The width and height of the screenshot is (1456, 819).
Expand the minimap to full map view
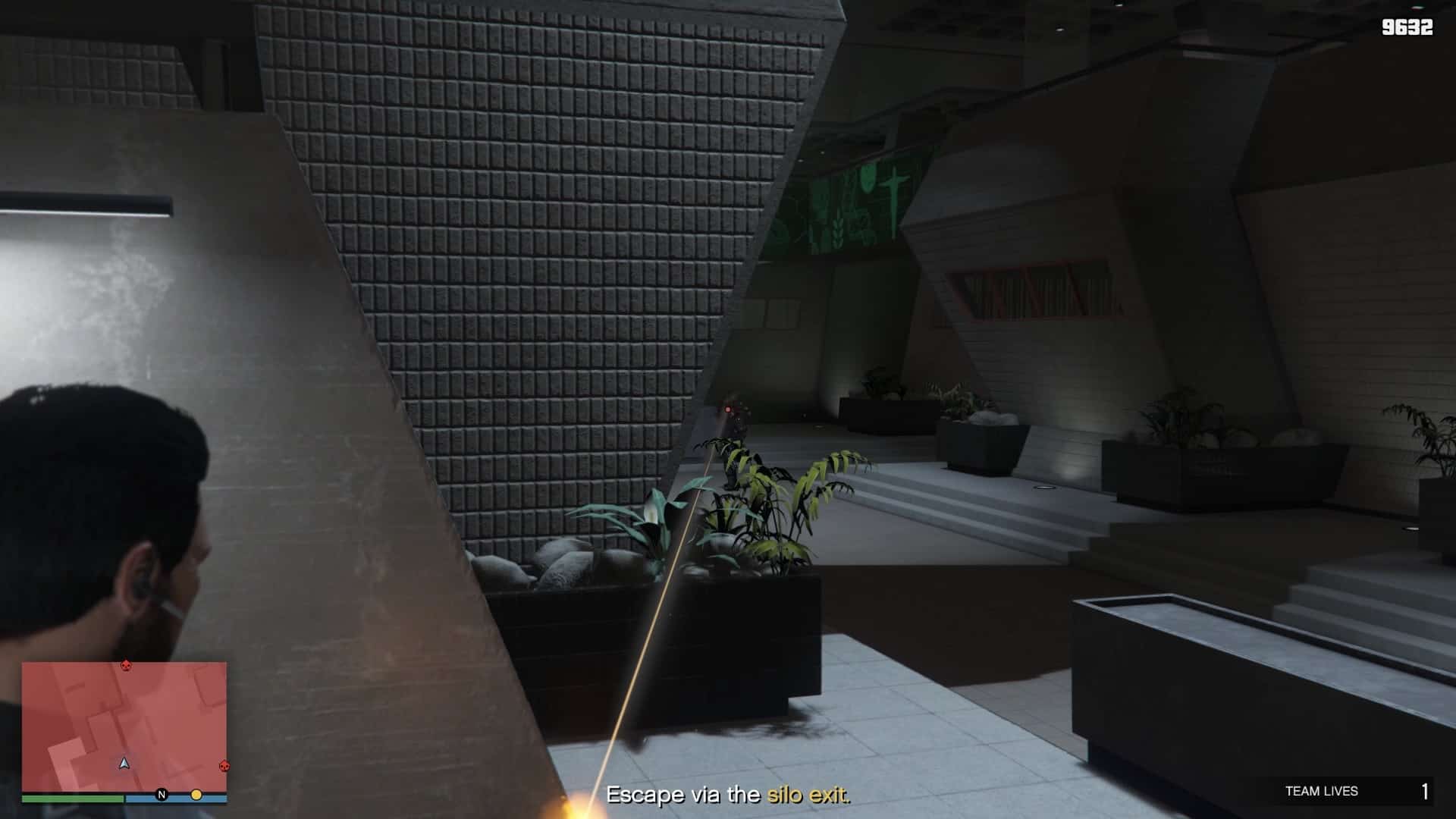124,728
